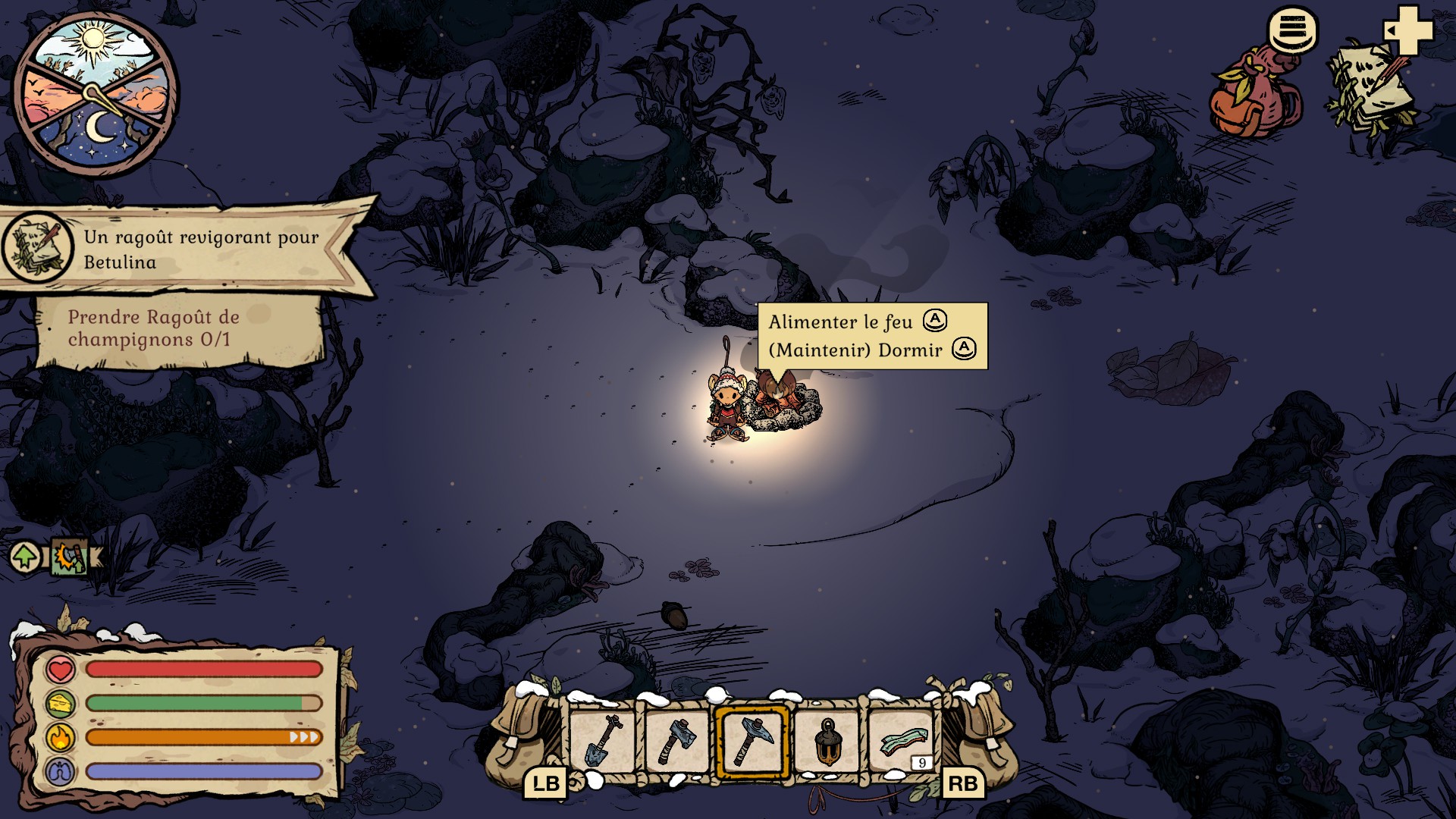
Task: Click the day-night cycle clock
Action: point(96,94)
